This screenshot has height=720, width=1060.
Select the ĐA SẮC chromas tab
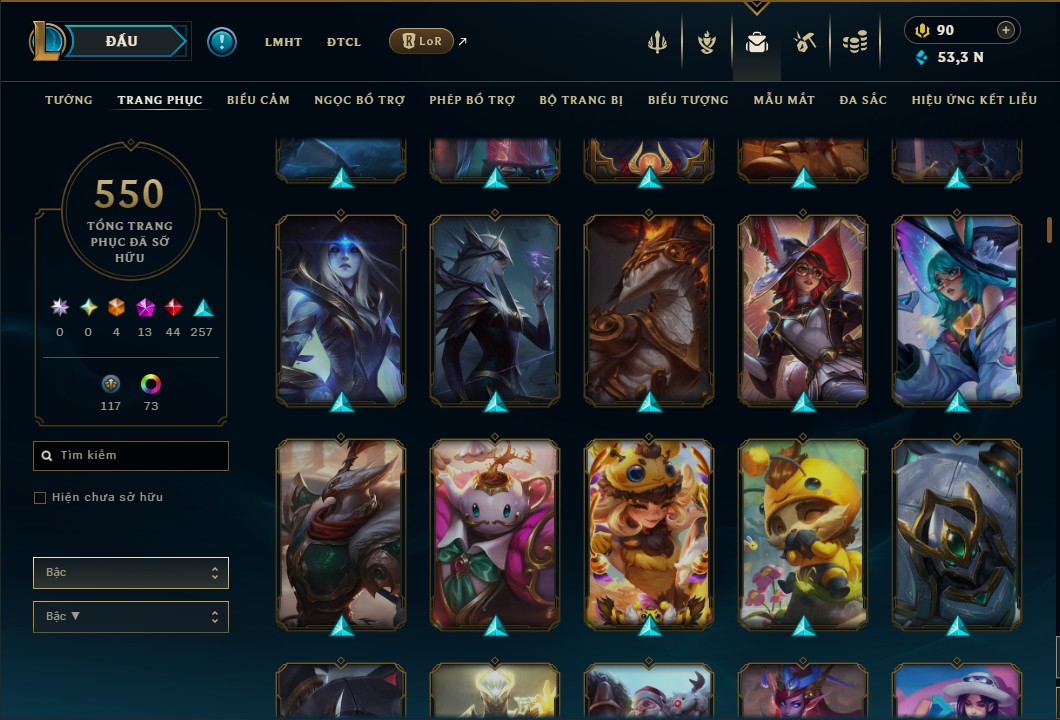pos(863,100)
